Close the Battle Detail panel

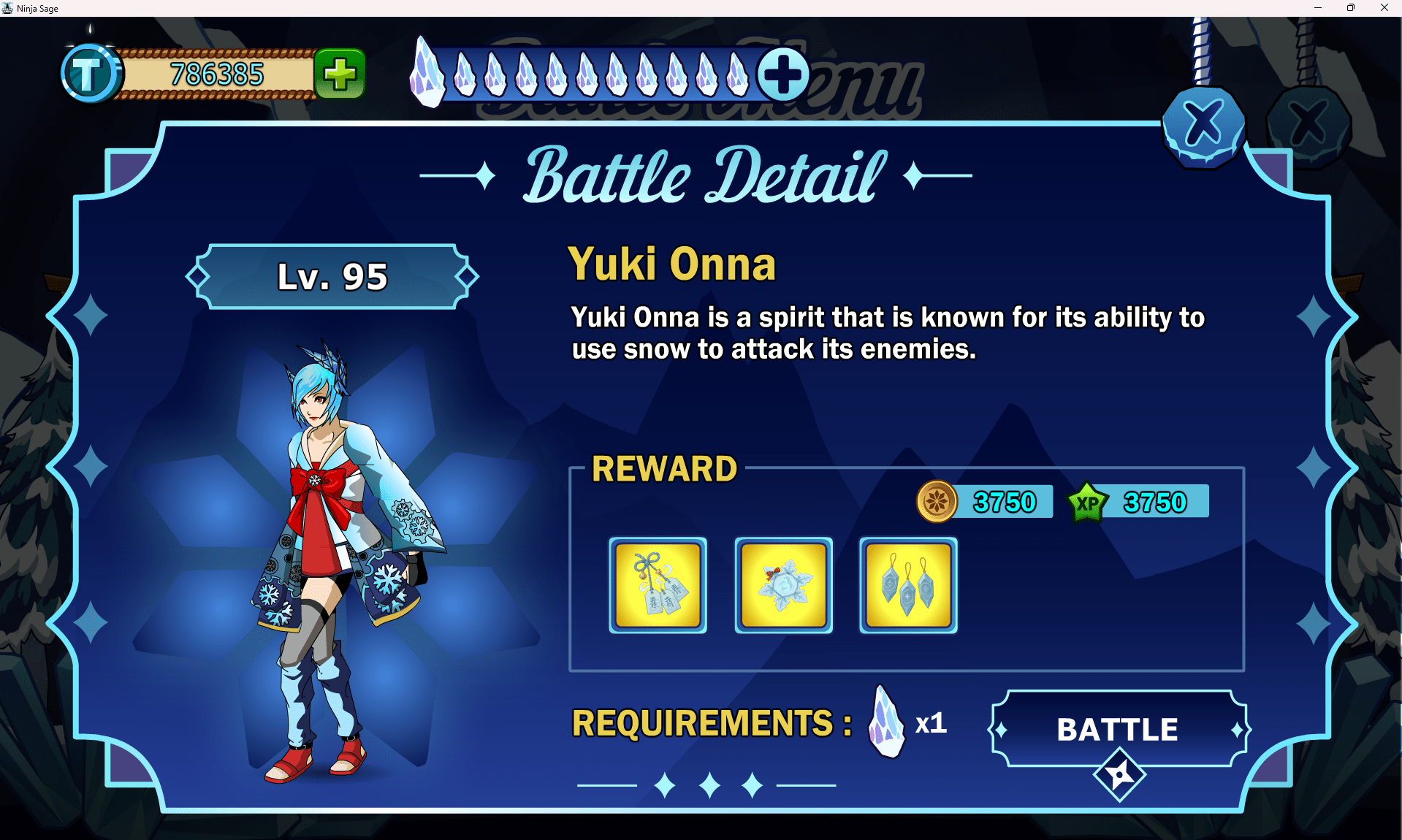1203,125
